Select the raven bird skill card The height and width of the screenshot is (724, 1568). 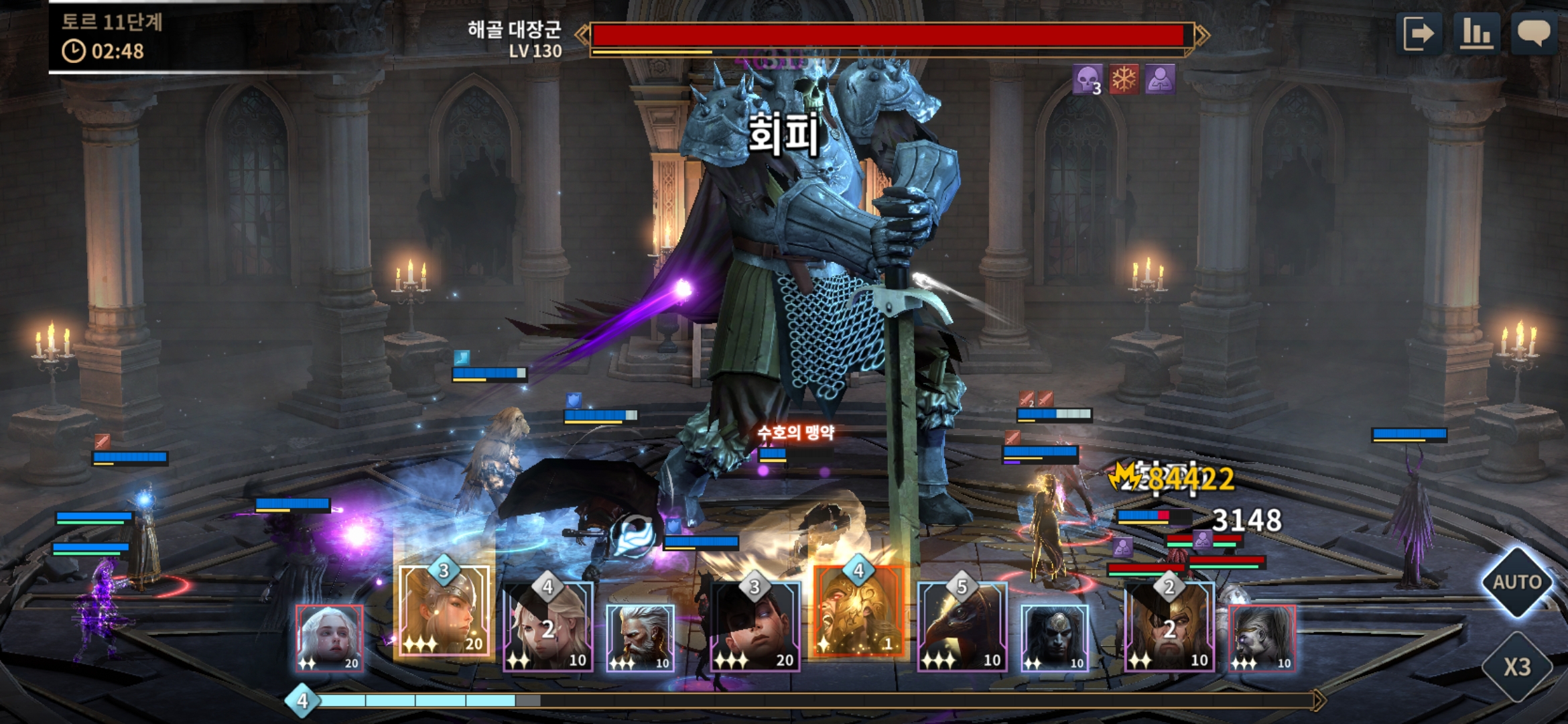(962, 626)
